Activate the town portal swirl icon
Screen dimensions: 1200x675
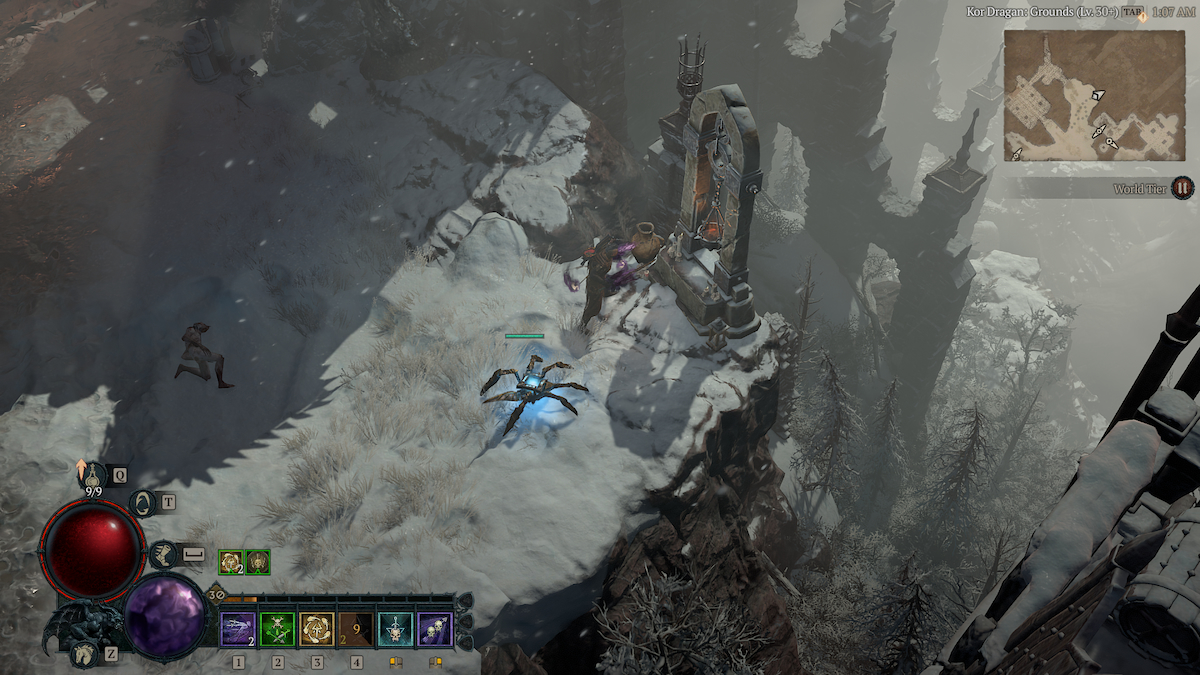coord(142,503)
